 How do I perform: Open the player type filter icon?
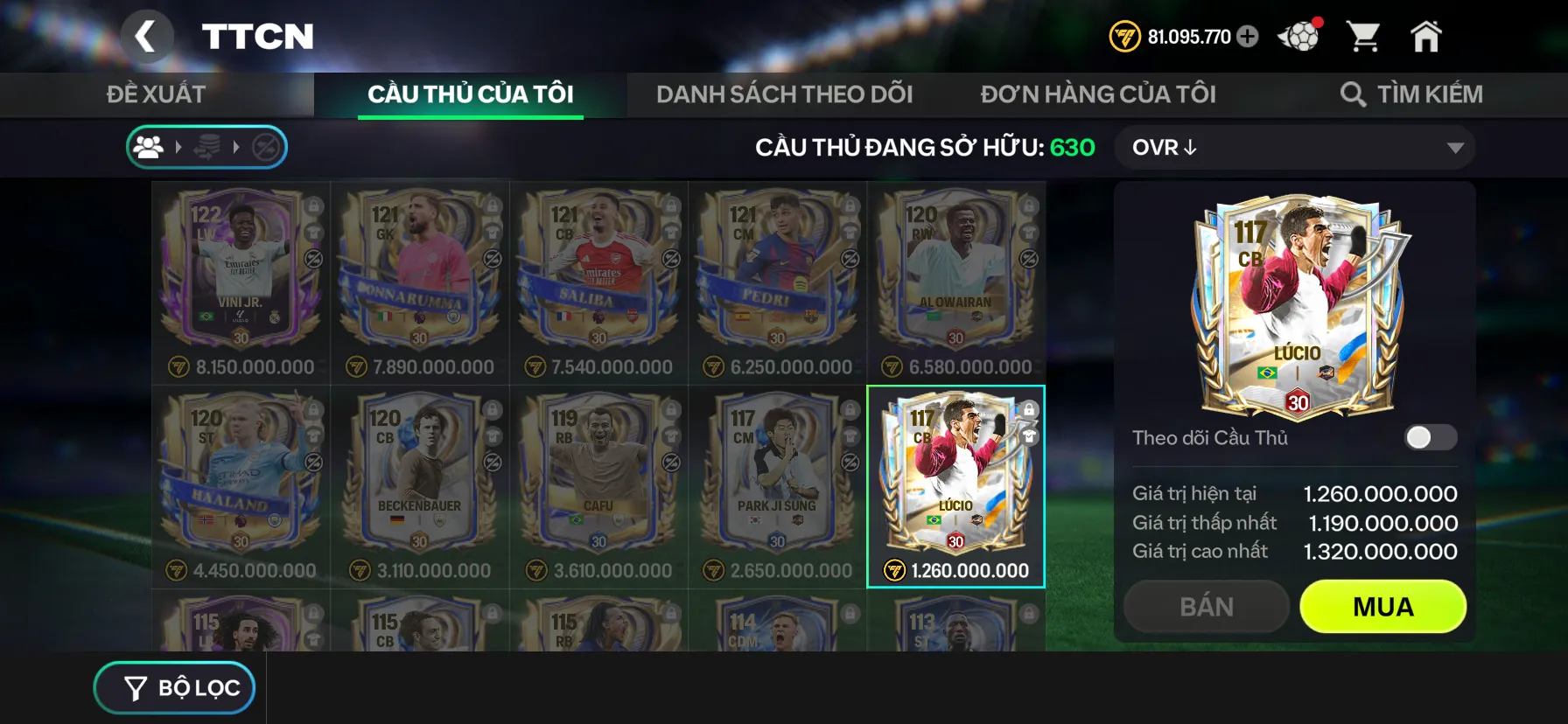[x=149, y=147]
